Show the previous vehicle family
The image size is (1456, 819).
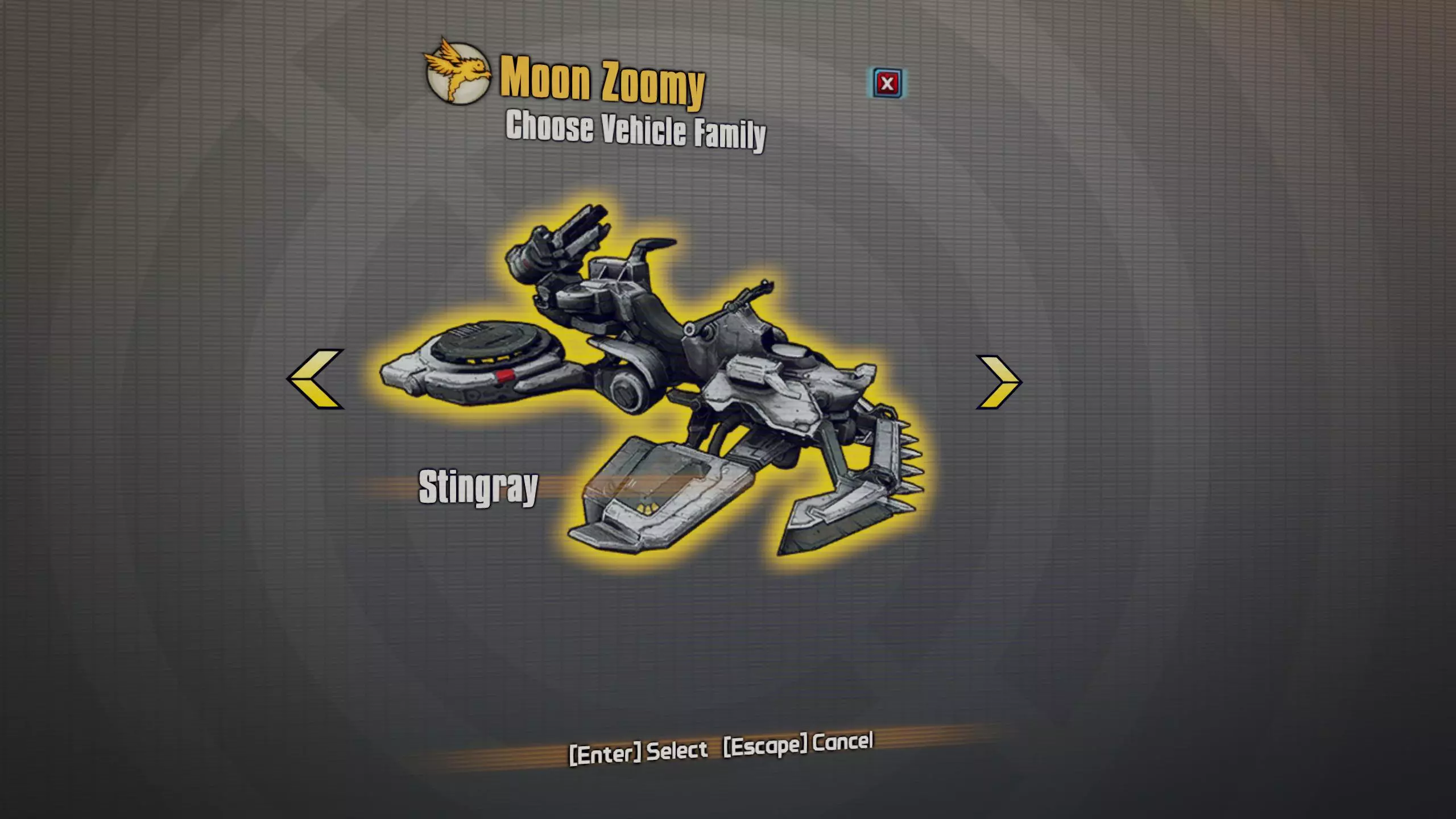pyautogui.click(x=316, y=379)
